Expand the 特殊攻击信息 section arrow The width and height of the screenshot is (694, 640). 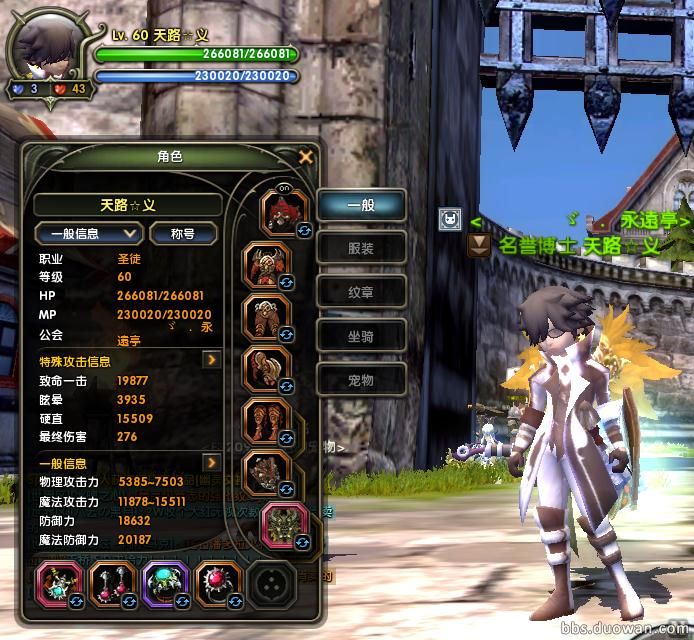tap(212, 359)
